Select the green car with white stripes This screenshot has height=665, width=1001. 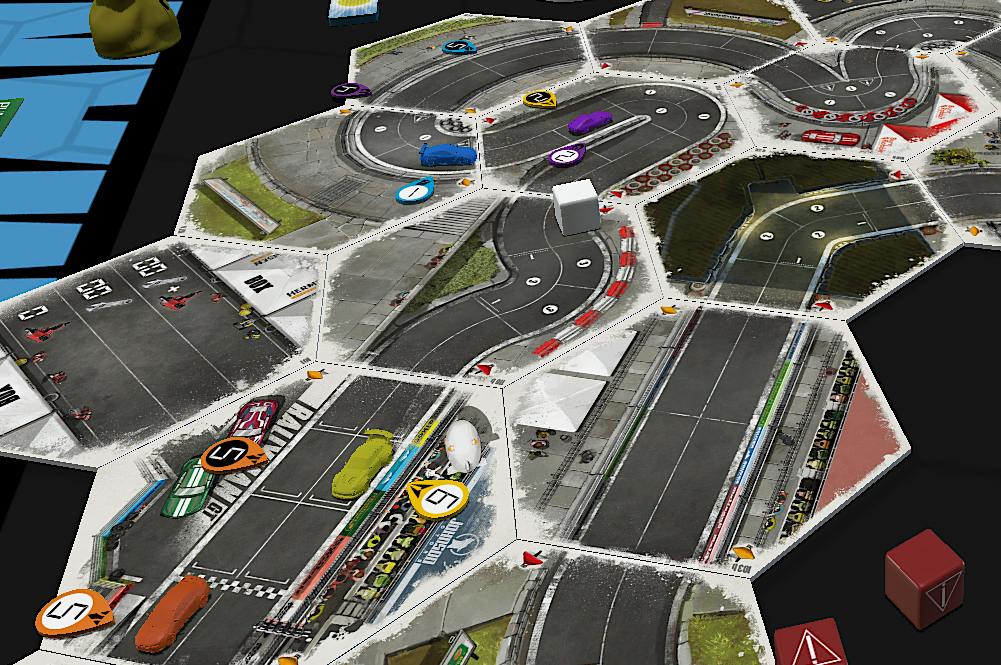click(x=186, y=490)
